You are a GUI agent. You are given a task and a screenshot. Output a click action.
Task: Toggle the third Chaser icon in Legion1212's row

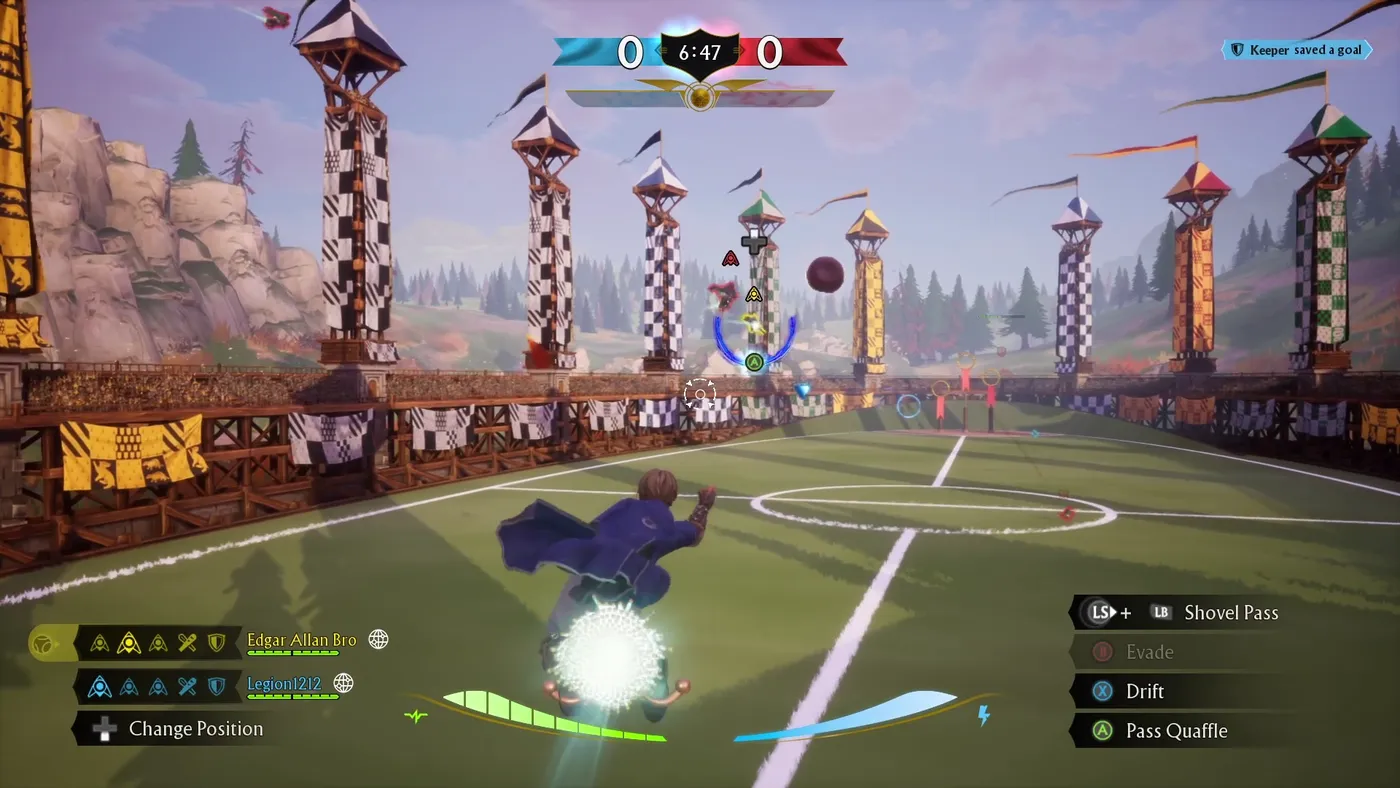156,684
